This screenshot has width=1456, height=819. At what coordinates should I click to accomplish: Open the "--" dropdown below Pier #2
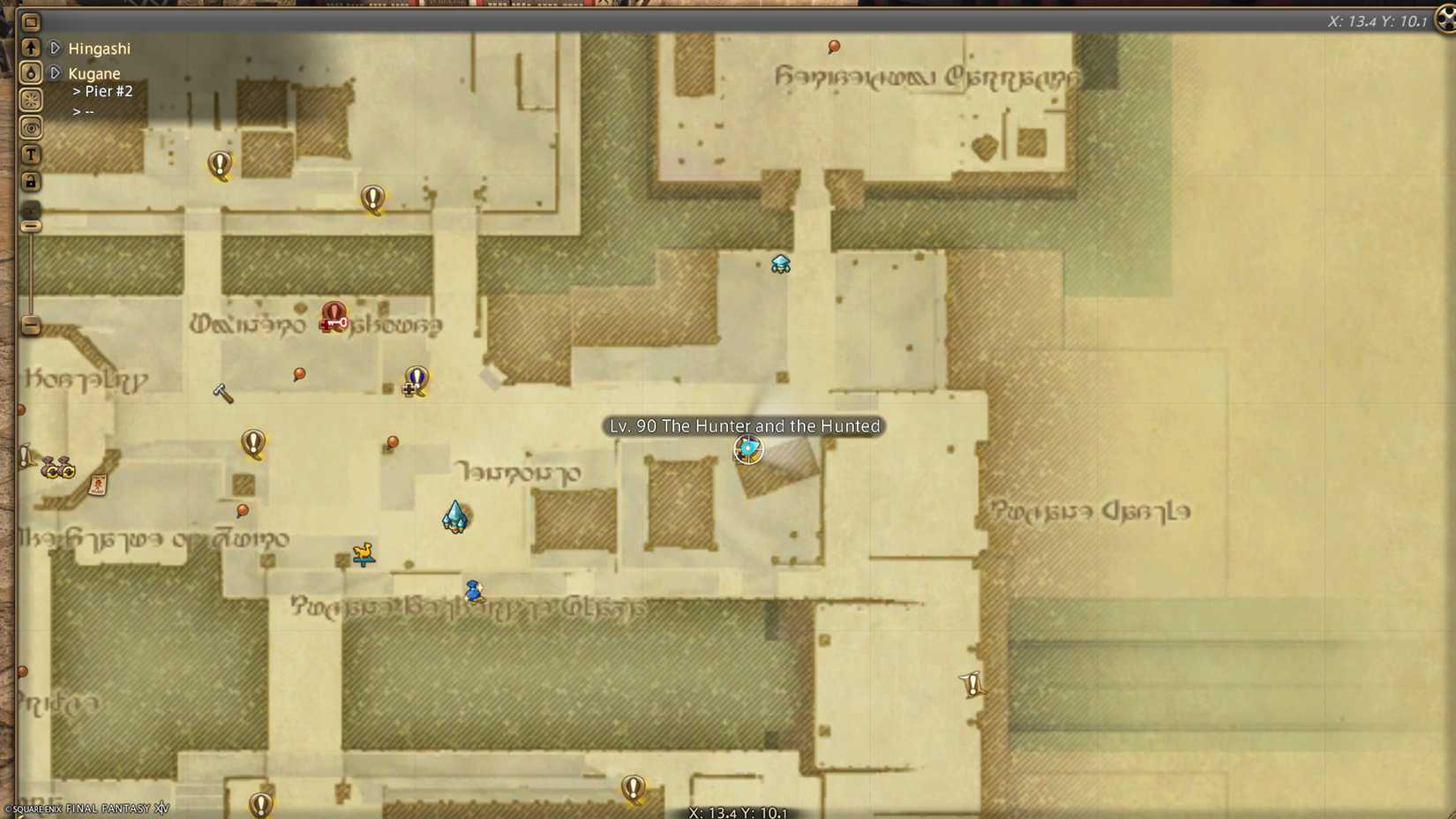85,111
